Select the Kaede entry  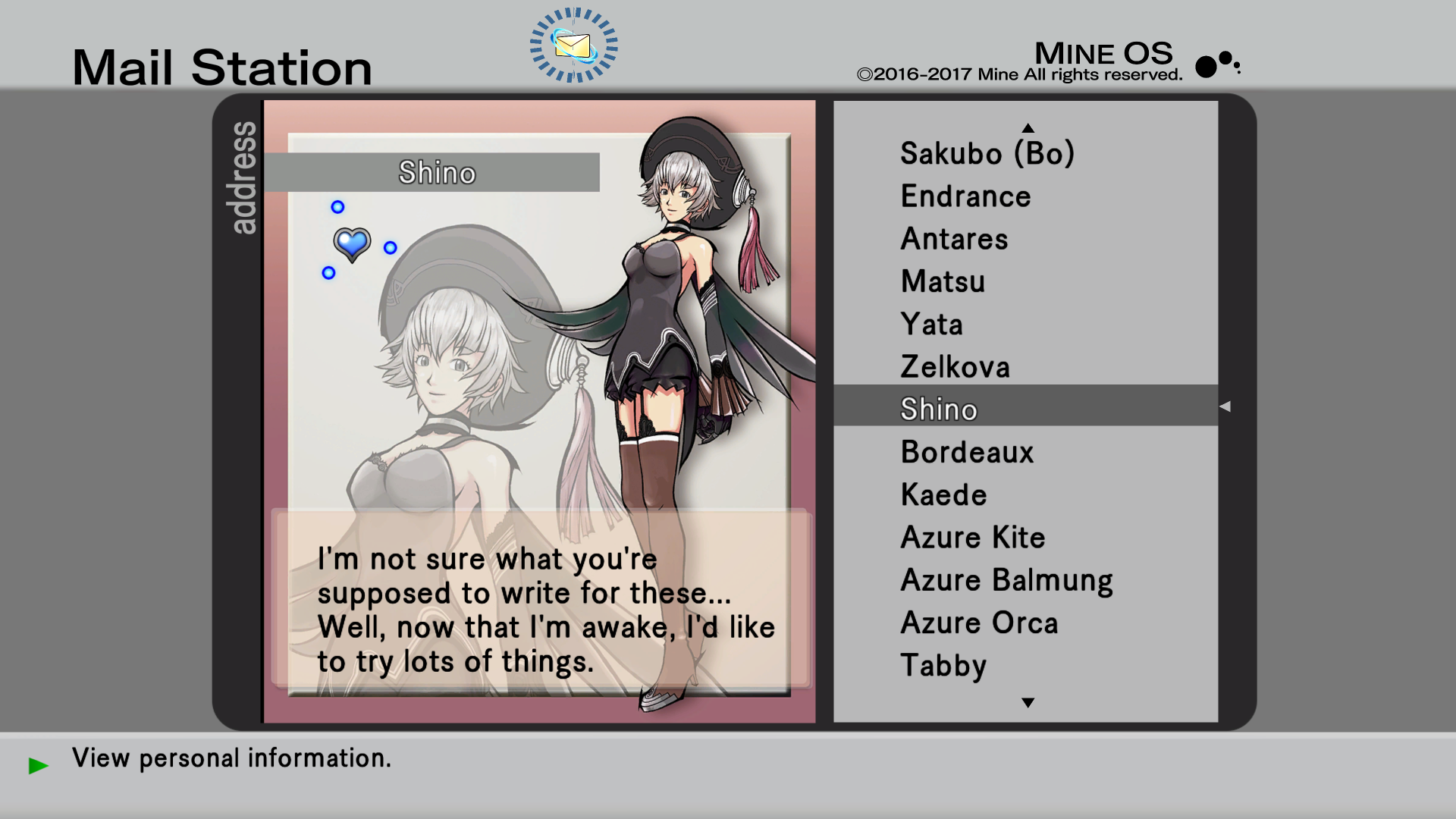[943, 494]
